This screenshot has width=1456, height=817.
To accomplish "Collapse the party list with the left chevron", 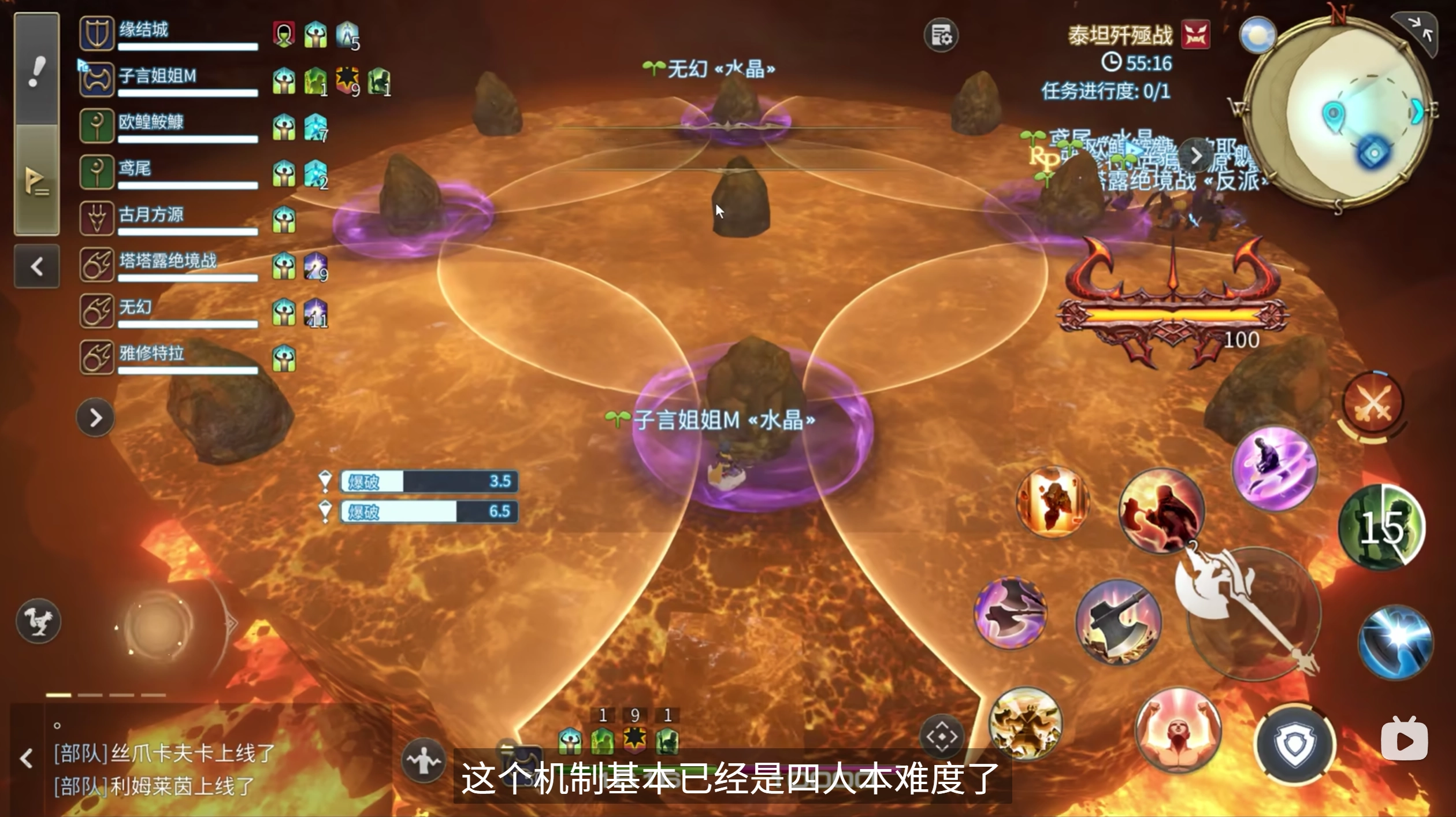I will click(x=36, y=266).
